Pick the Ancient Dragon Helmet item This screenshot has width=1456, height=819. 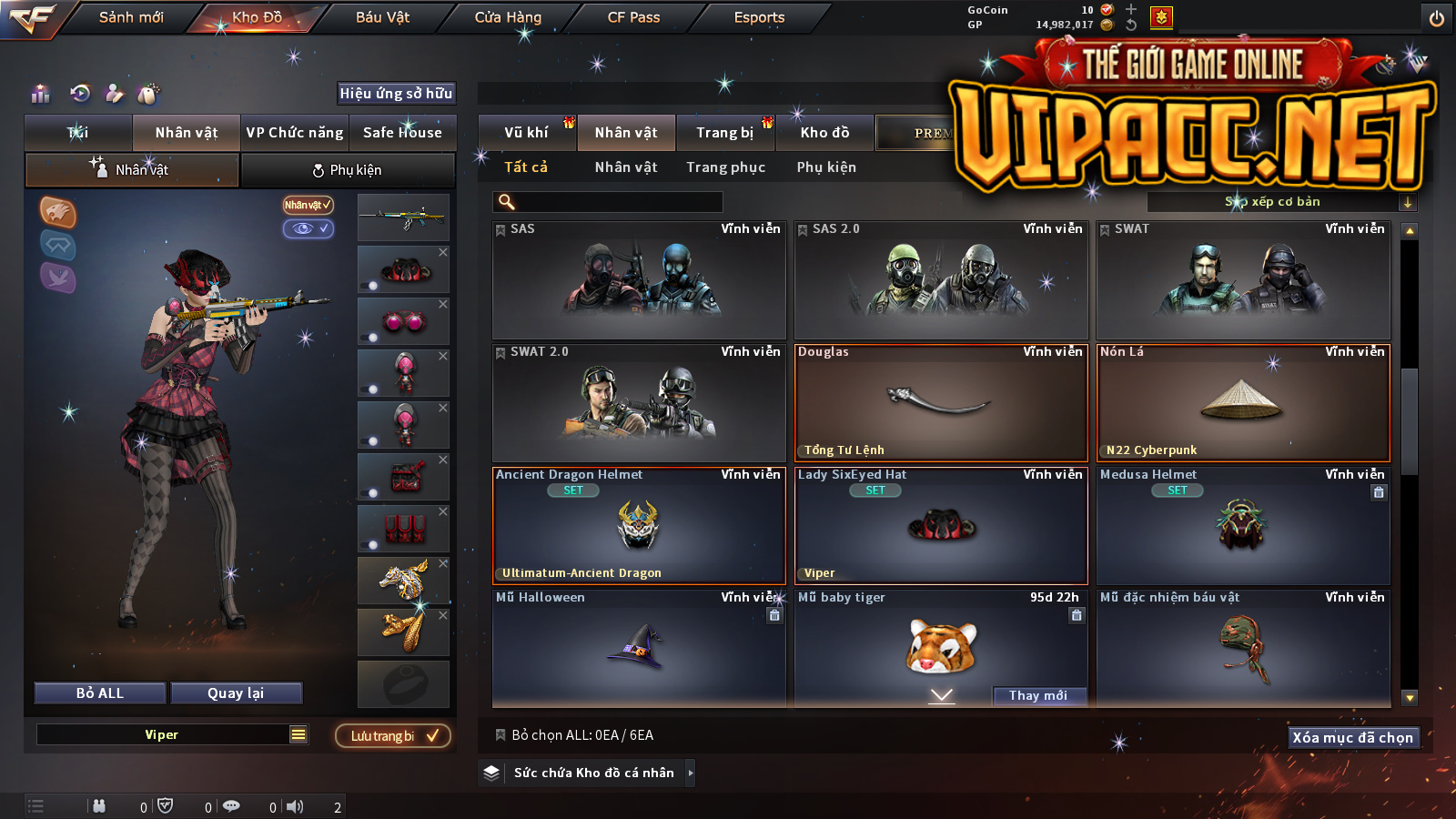(x=639, y=526)
